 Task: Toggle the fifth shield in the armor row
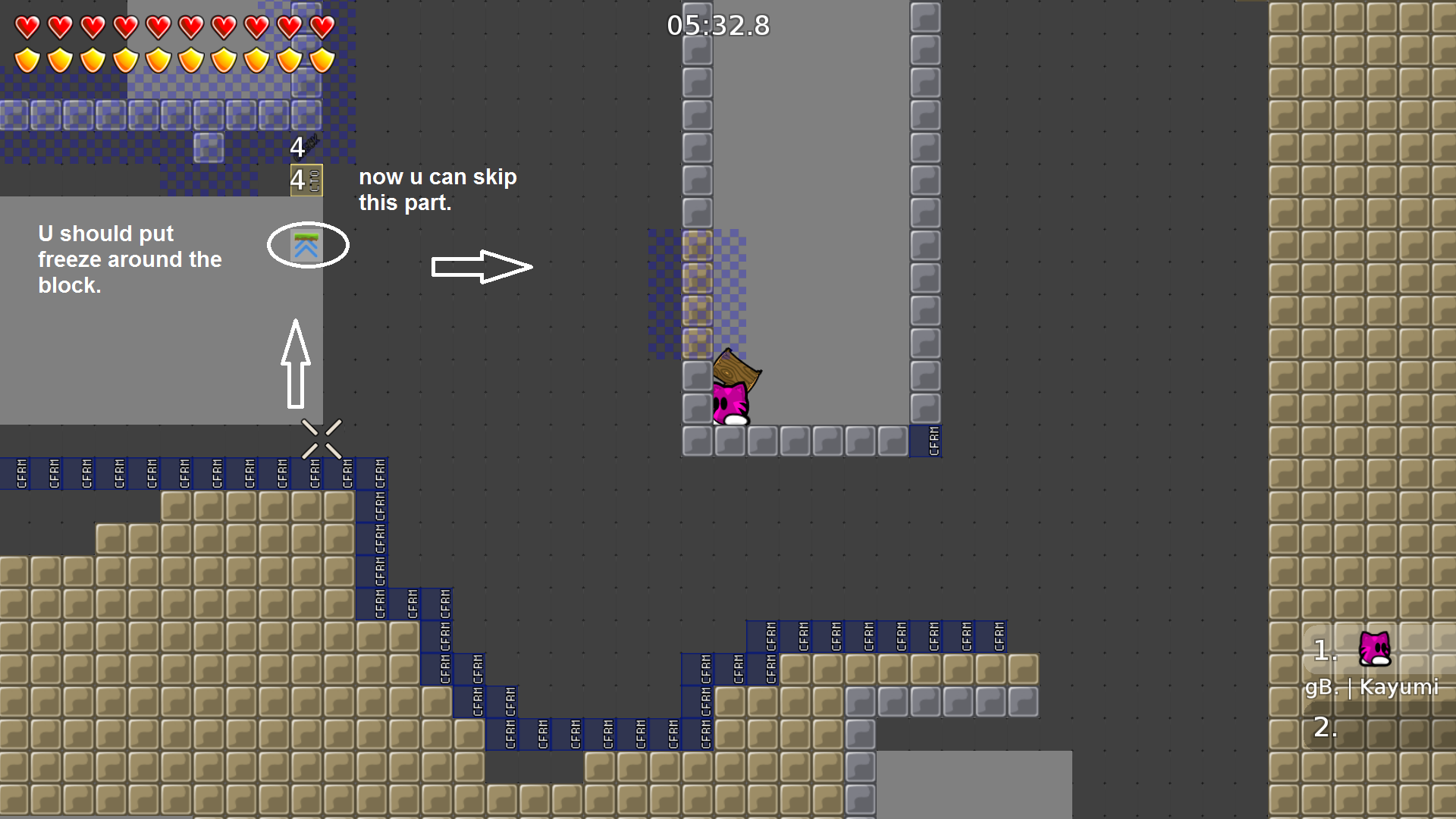[158, 62]
